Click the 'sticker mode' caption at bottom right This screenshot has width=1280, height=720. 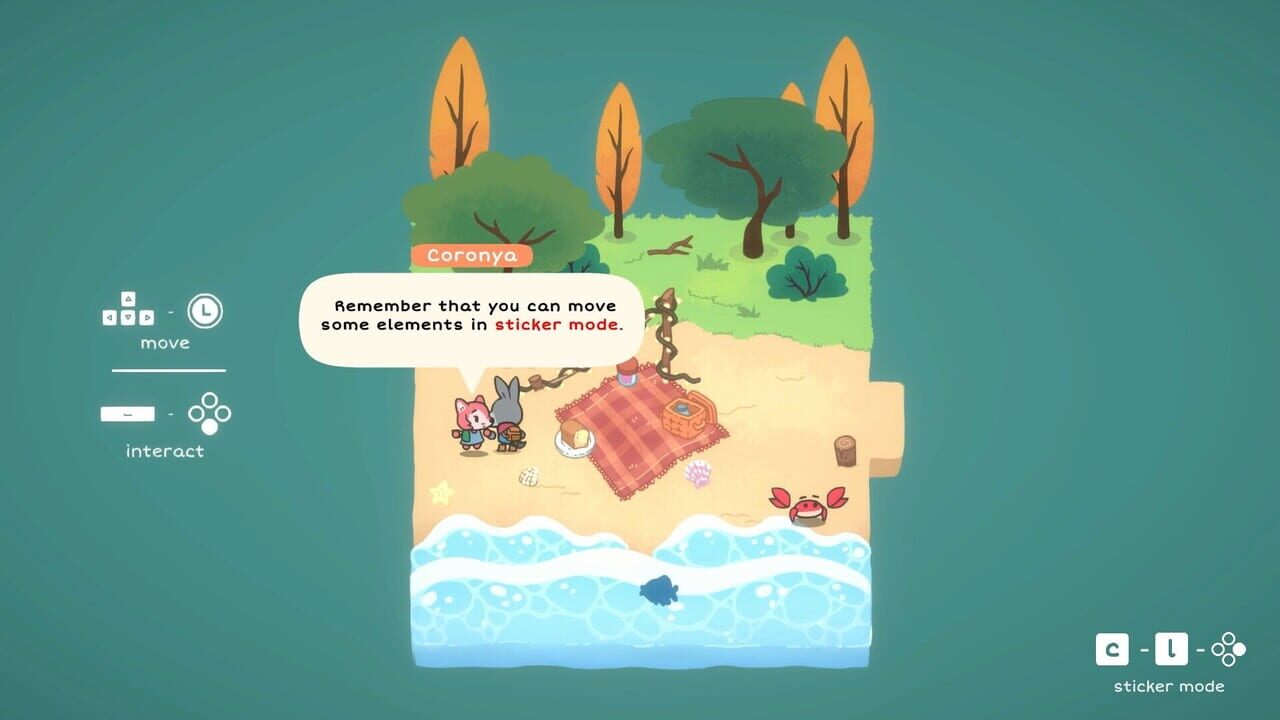click(x=1170, y=687)
